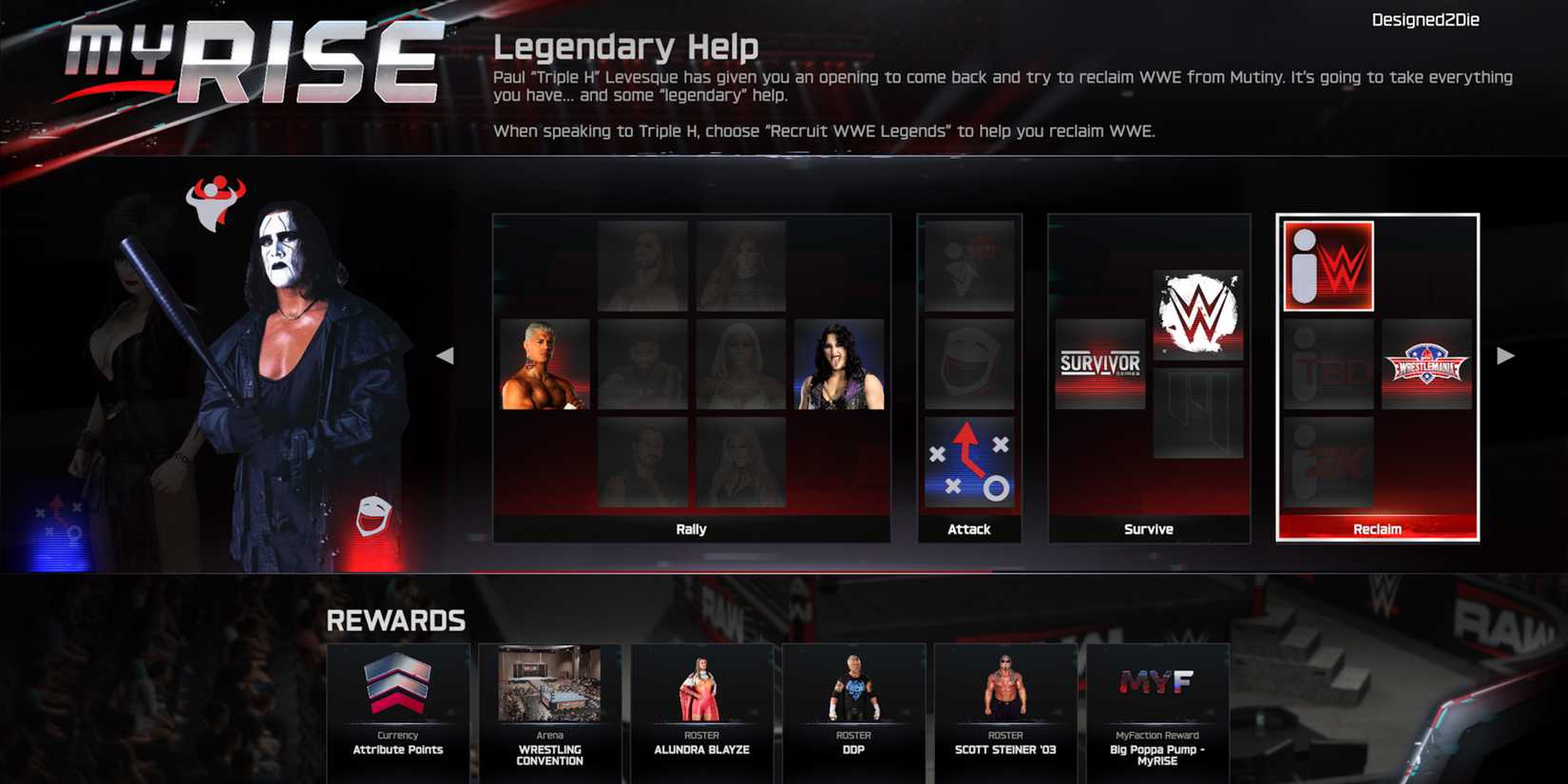Select the Rally objective category
1568x784 pixels.
click(x=693, y=529)
